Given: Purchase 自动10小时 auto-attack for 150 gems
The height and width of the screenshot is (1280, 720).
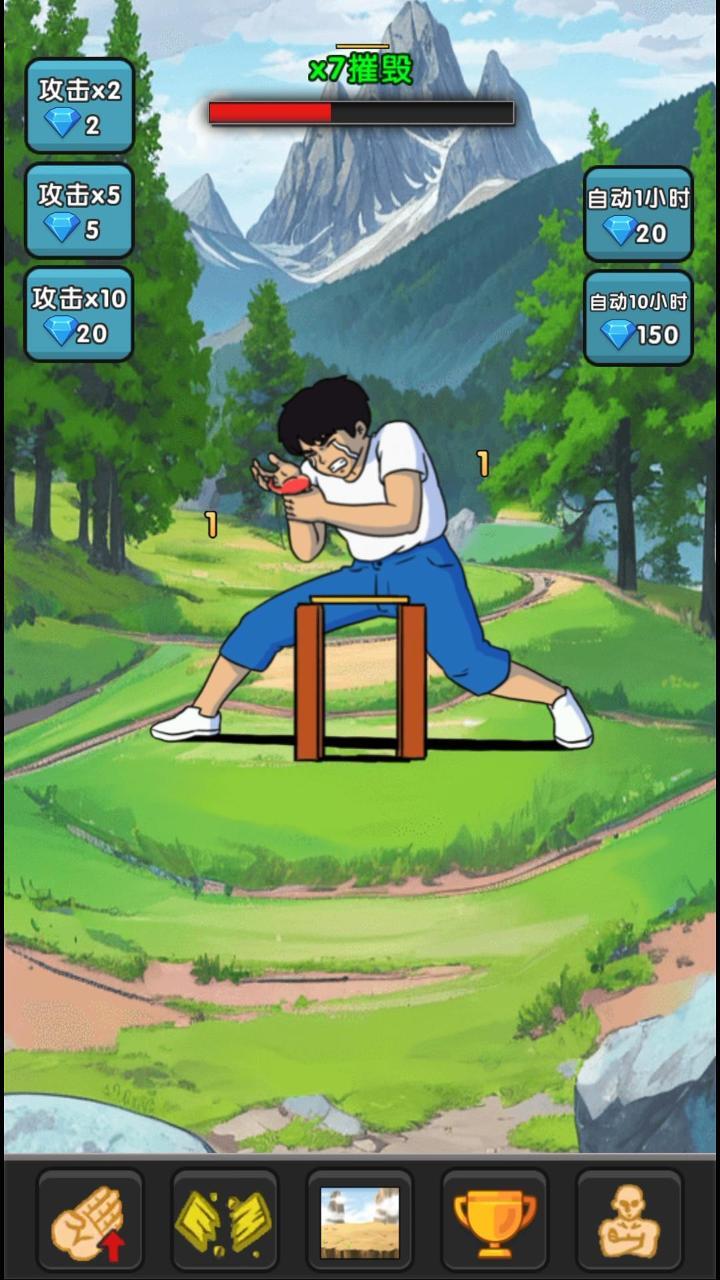Looking at the screenshot, I should pos(638,317).
